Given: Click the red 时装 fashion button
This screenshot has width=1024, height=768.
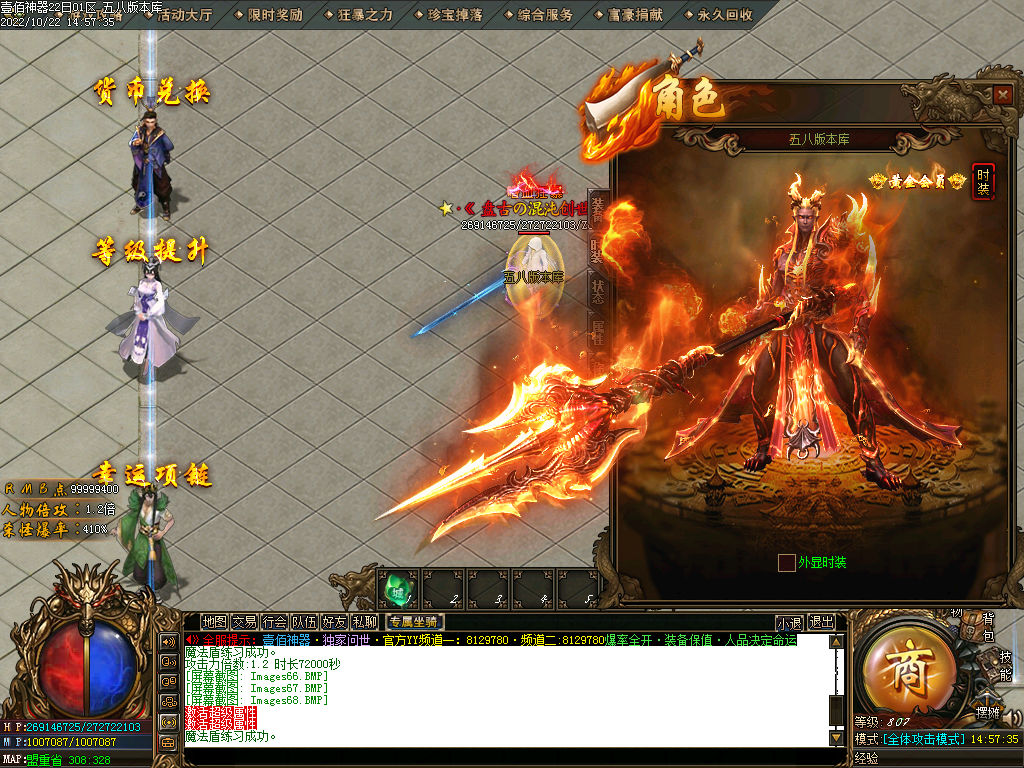Looking at the screenshot, I should click(983, 181).
